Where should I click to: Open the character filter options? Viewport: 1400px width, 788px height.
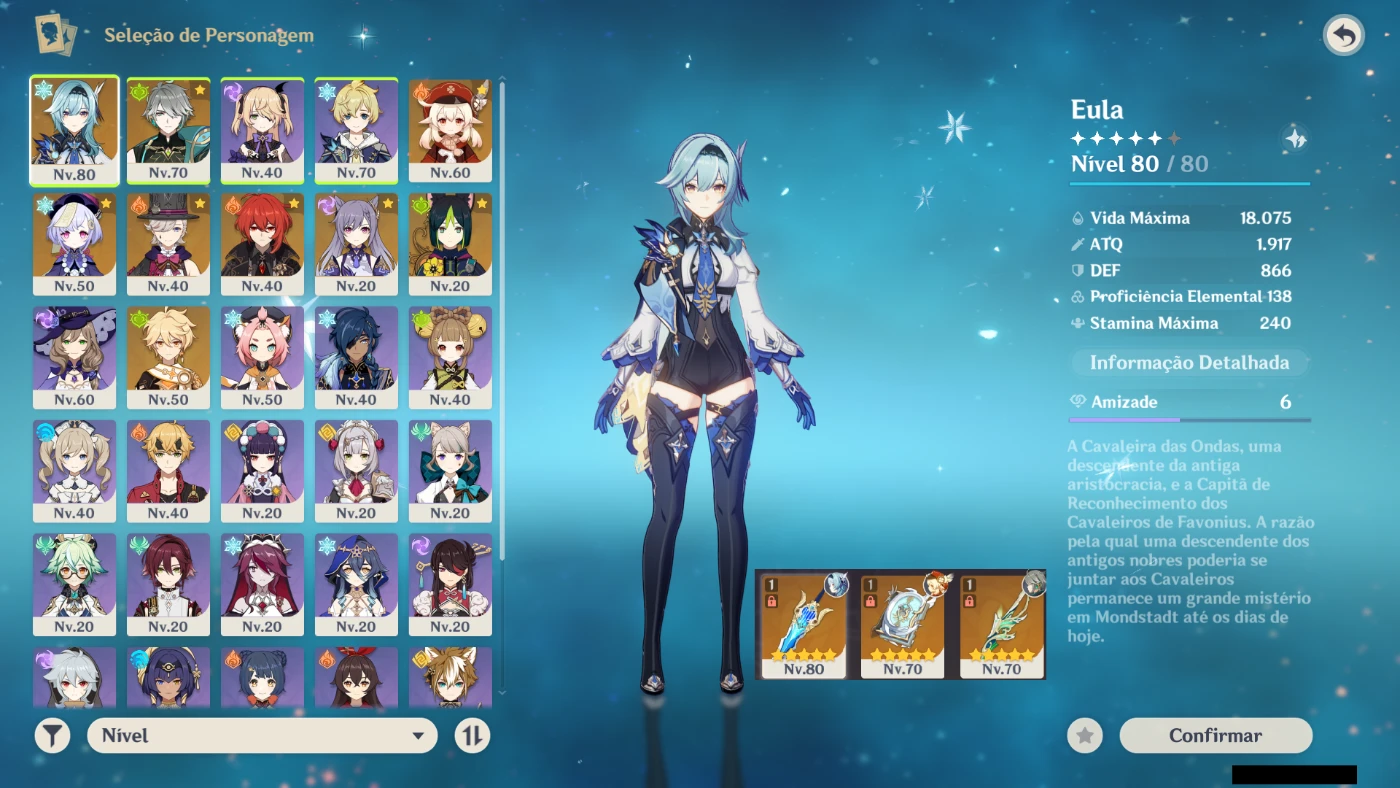(x=52, y=735)
